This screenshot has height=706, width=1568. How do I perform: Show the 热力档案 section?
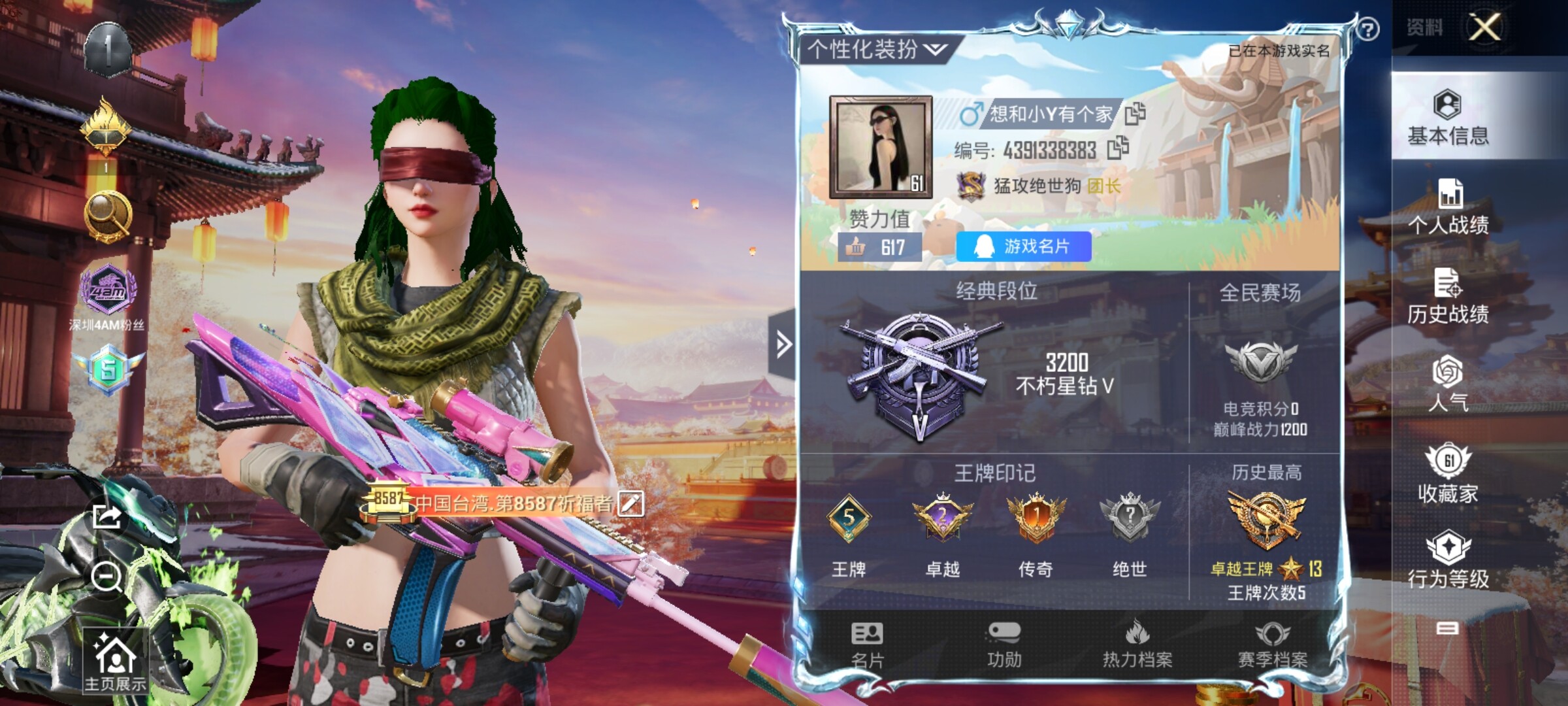(1137, 645)
